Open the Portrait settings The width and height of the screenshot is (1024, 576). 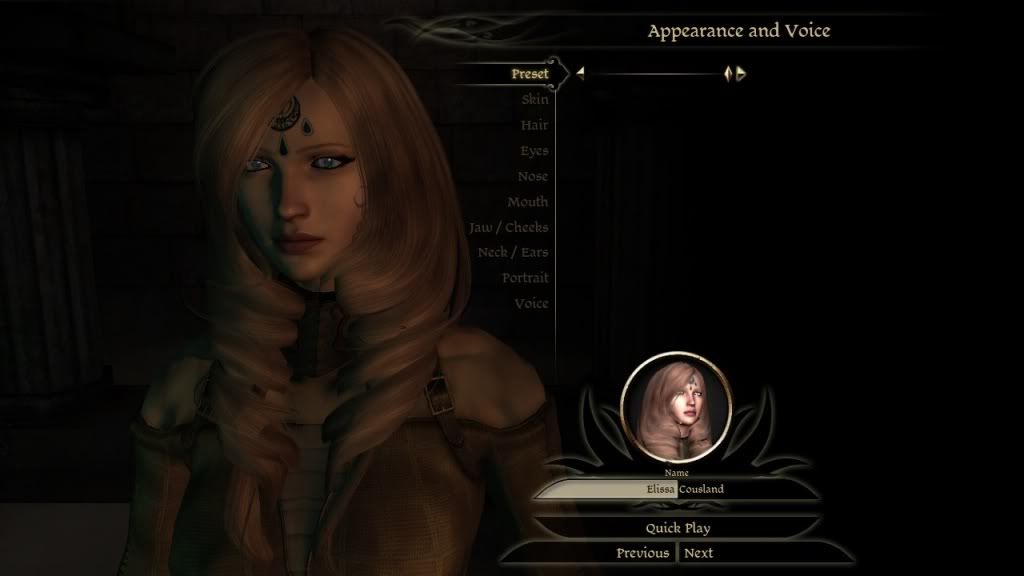tap(525, 278)
